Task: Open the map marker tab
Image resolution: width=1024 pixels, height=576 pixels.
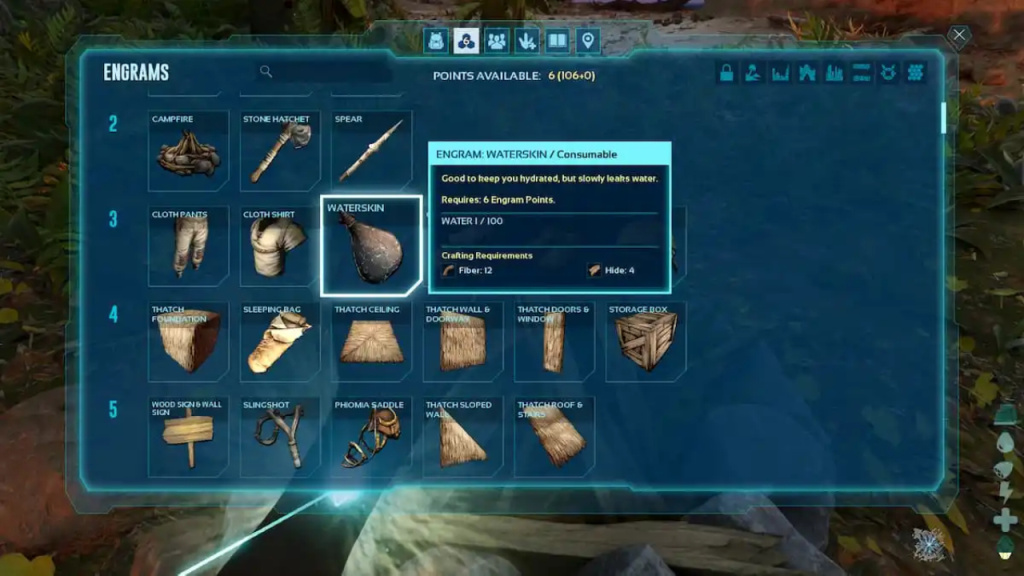Action: tap(588, 41)
